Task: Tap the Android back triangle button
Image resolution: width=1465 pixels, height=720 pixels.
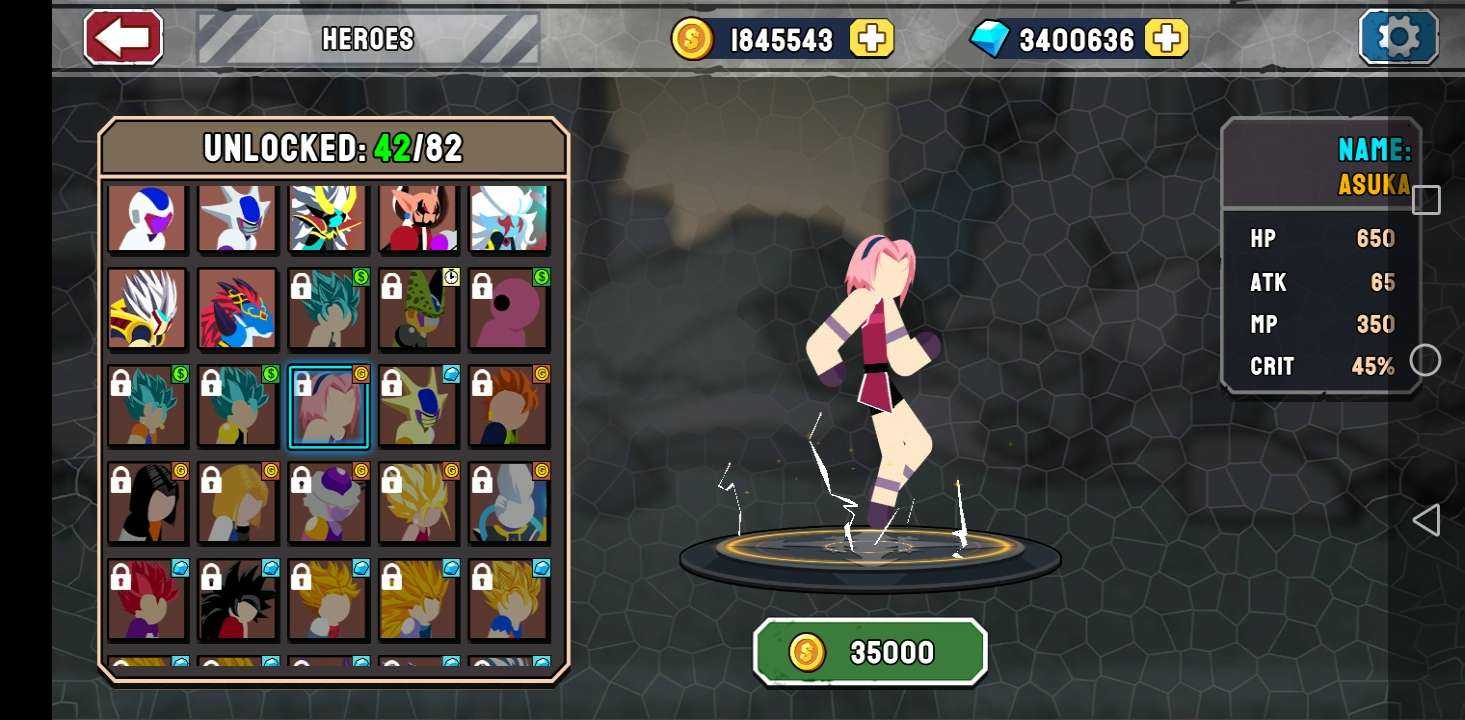Action: click(x=1426, y=520)
